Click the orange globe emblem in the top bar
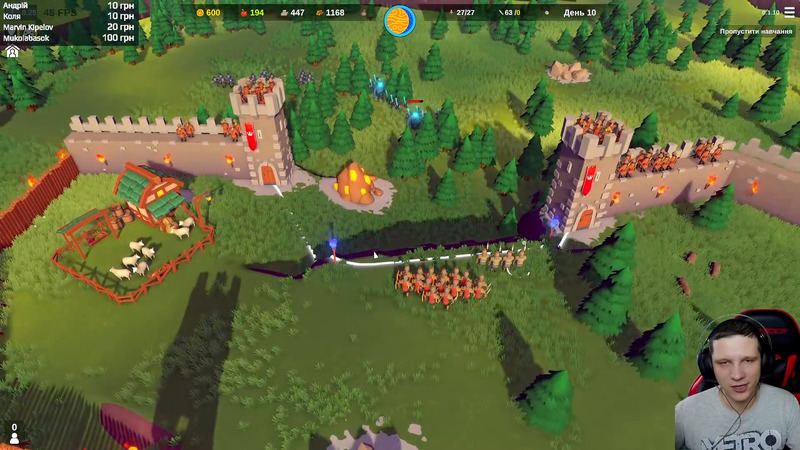 point(398,18)
